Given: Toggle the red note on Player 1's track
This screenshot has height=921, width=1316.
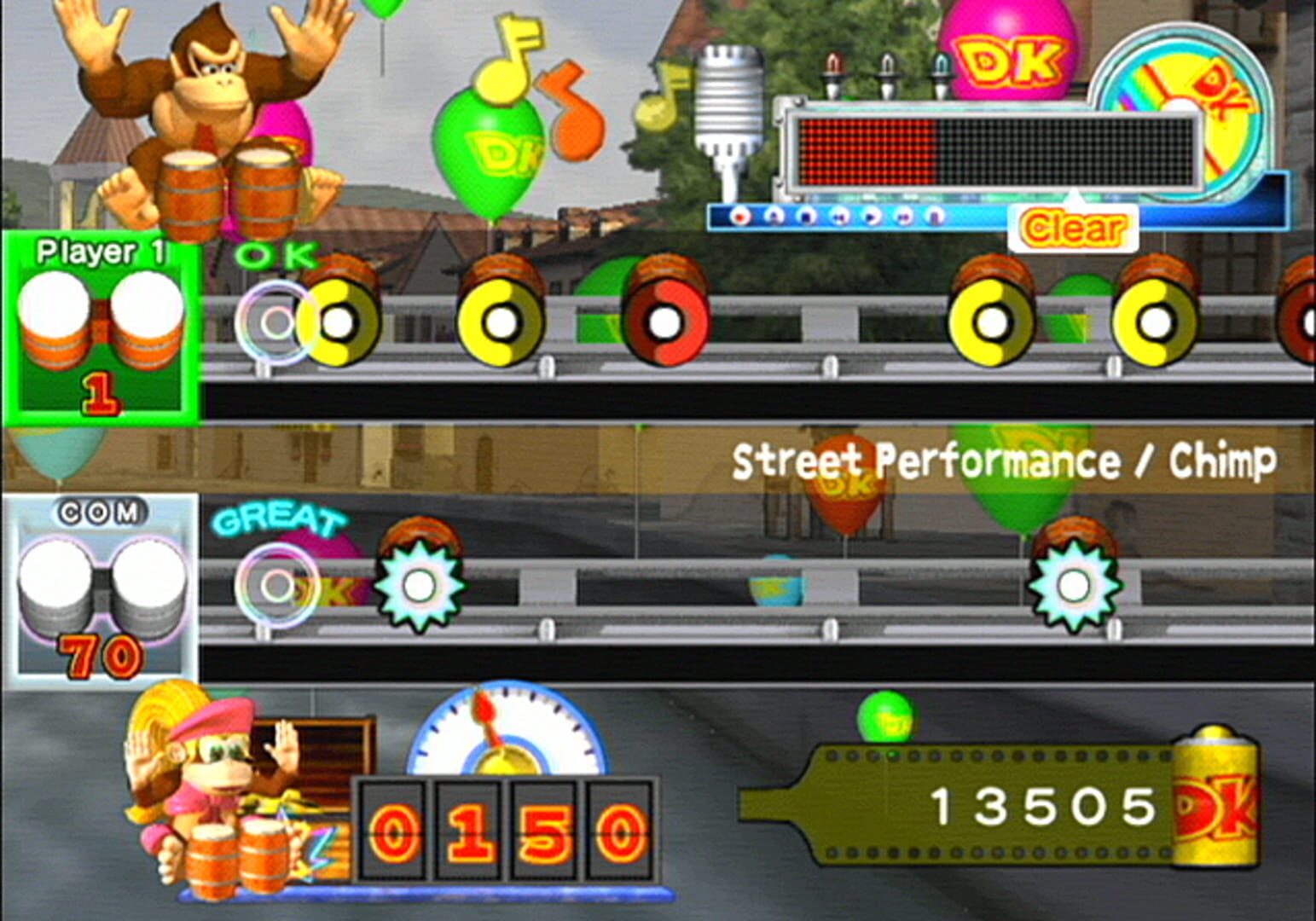Looking at the screenshot, I should pyautogui.click(x=664, y=322).
